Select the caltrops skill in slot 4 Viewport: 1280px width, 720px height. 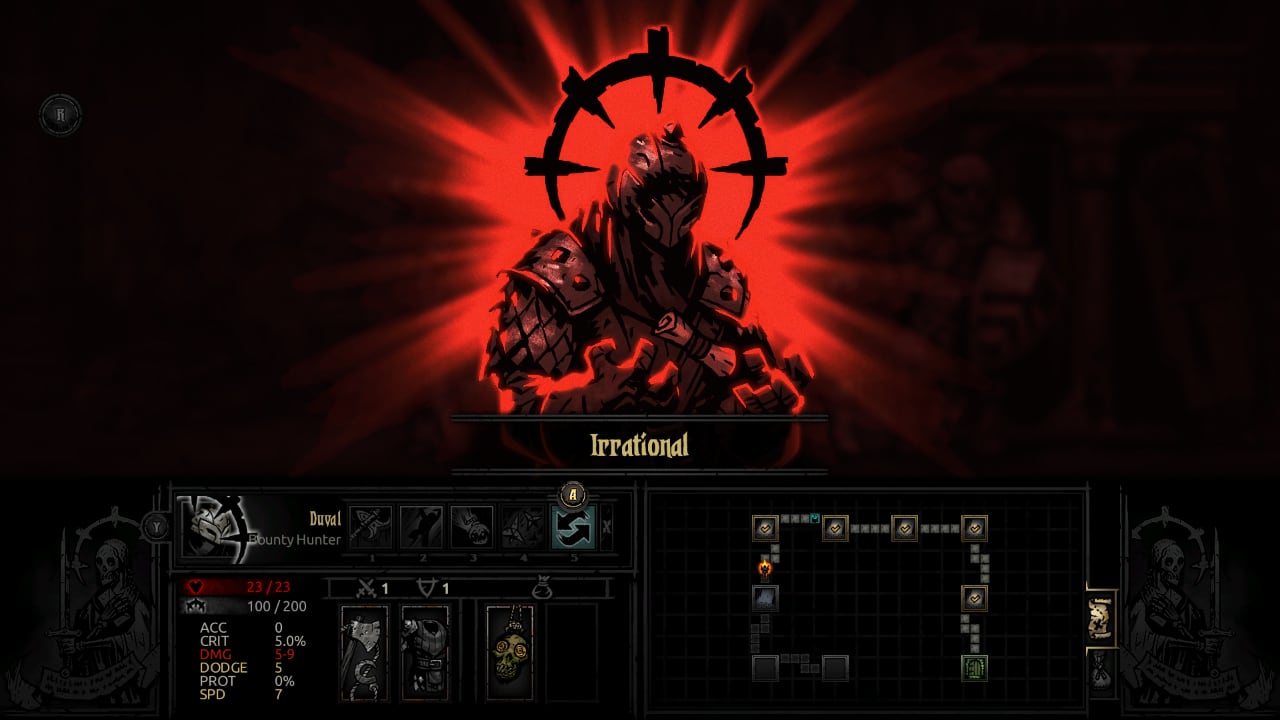521,526
